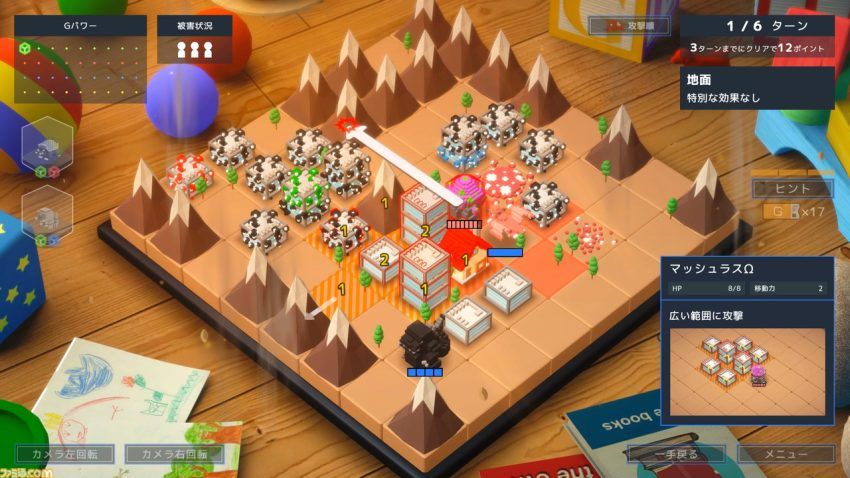
Task: Select the pink Mashurasu Ω unit on the board
Action: click(464, 195)
